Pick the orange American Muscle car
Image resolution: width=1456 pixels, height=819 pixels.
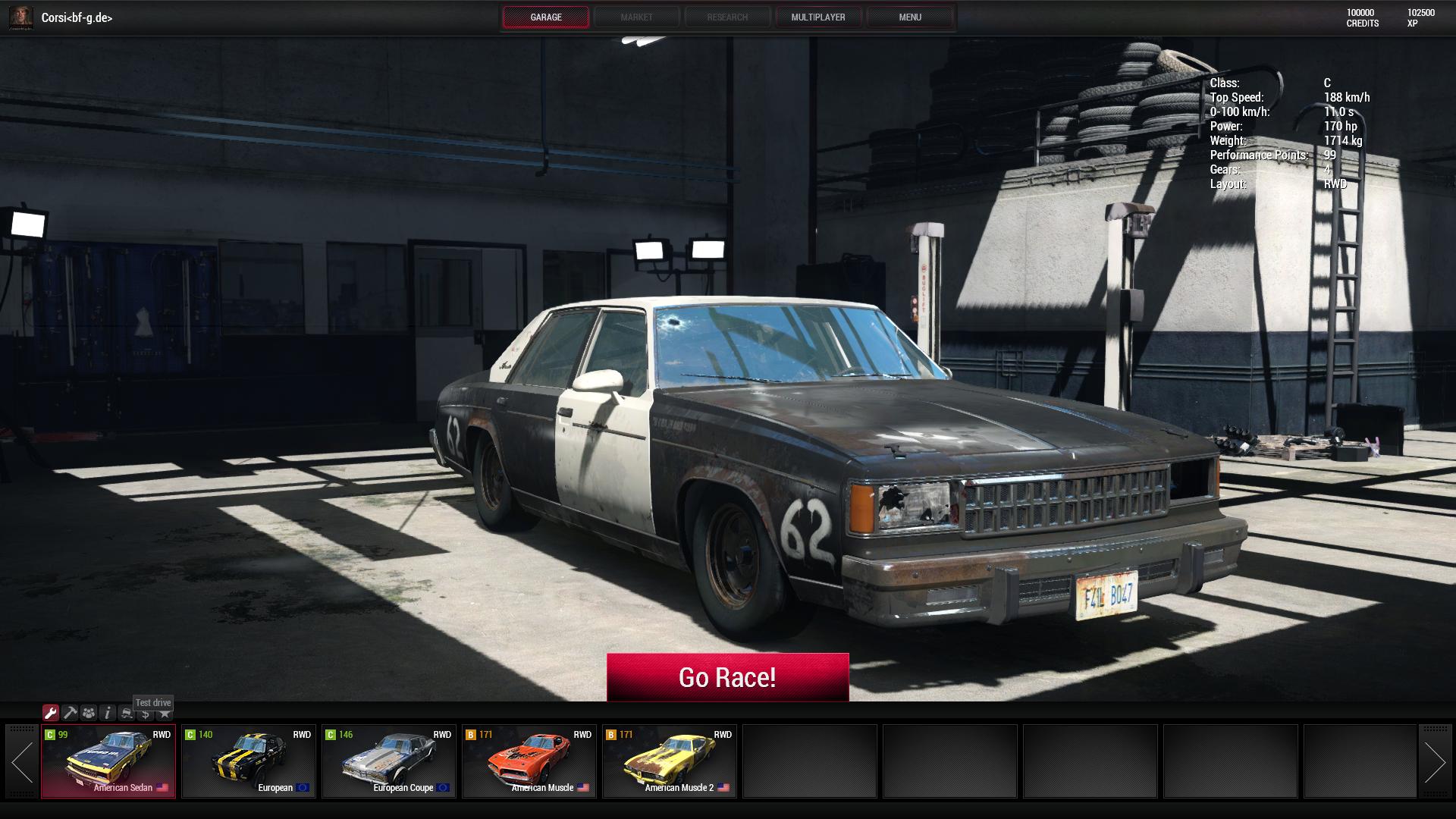[x=529, y=761]
